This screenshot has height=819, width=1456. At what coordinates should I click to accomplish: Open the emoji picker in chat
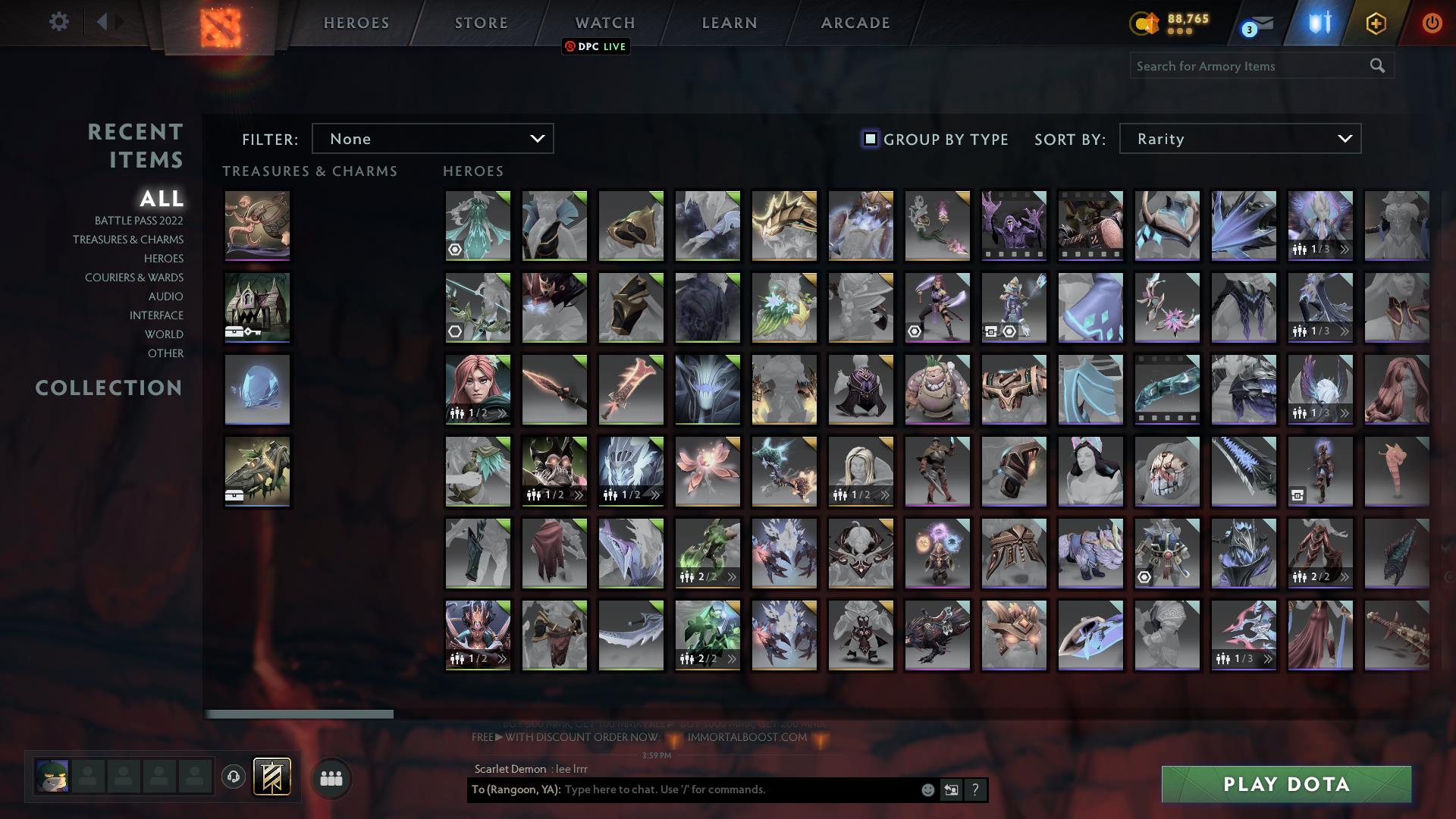tap(928, 789)
